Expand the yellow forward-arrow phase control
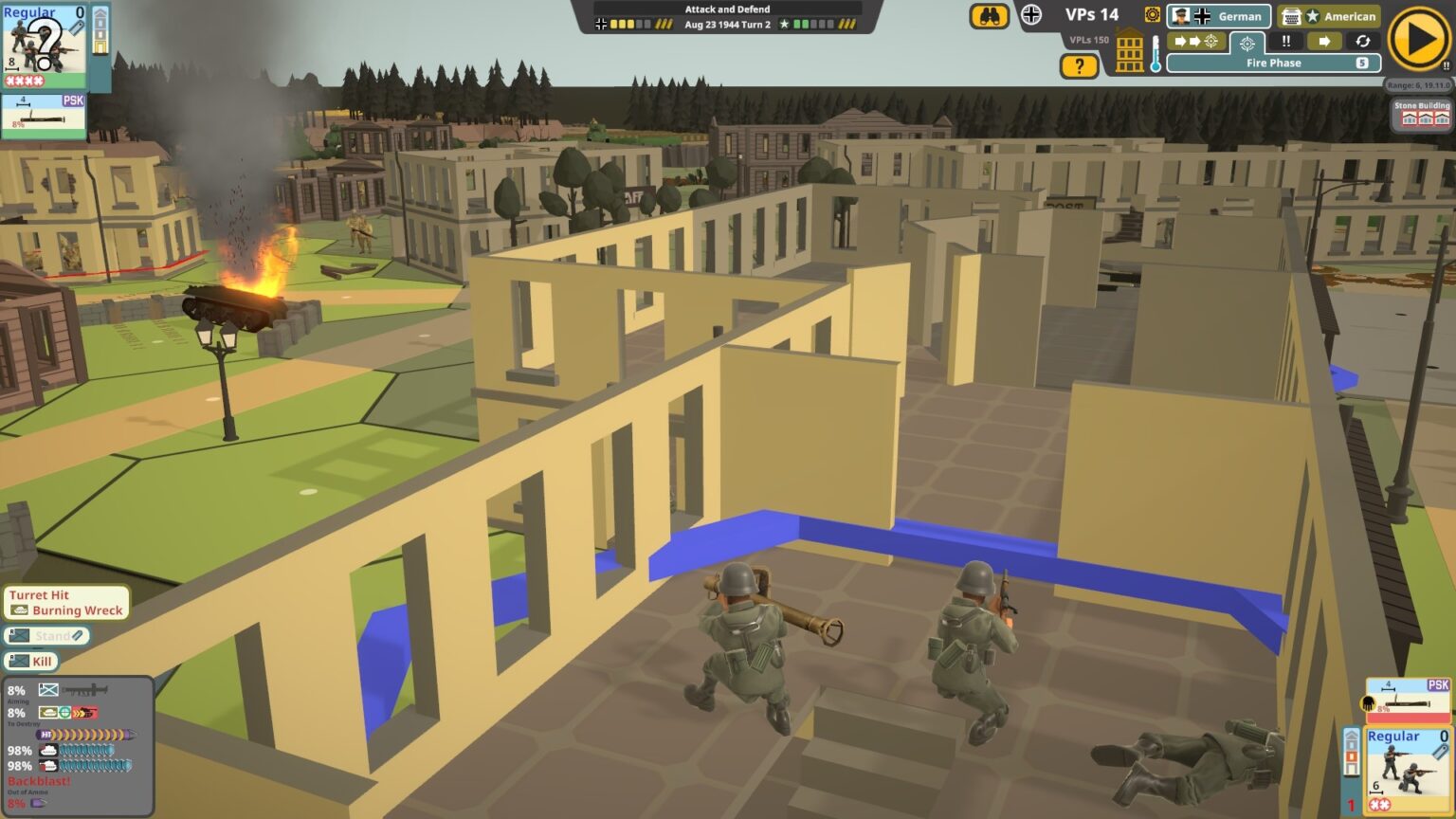The image size is (1456, 819). 1325,42
